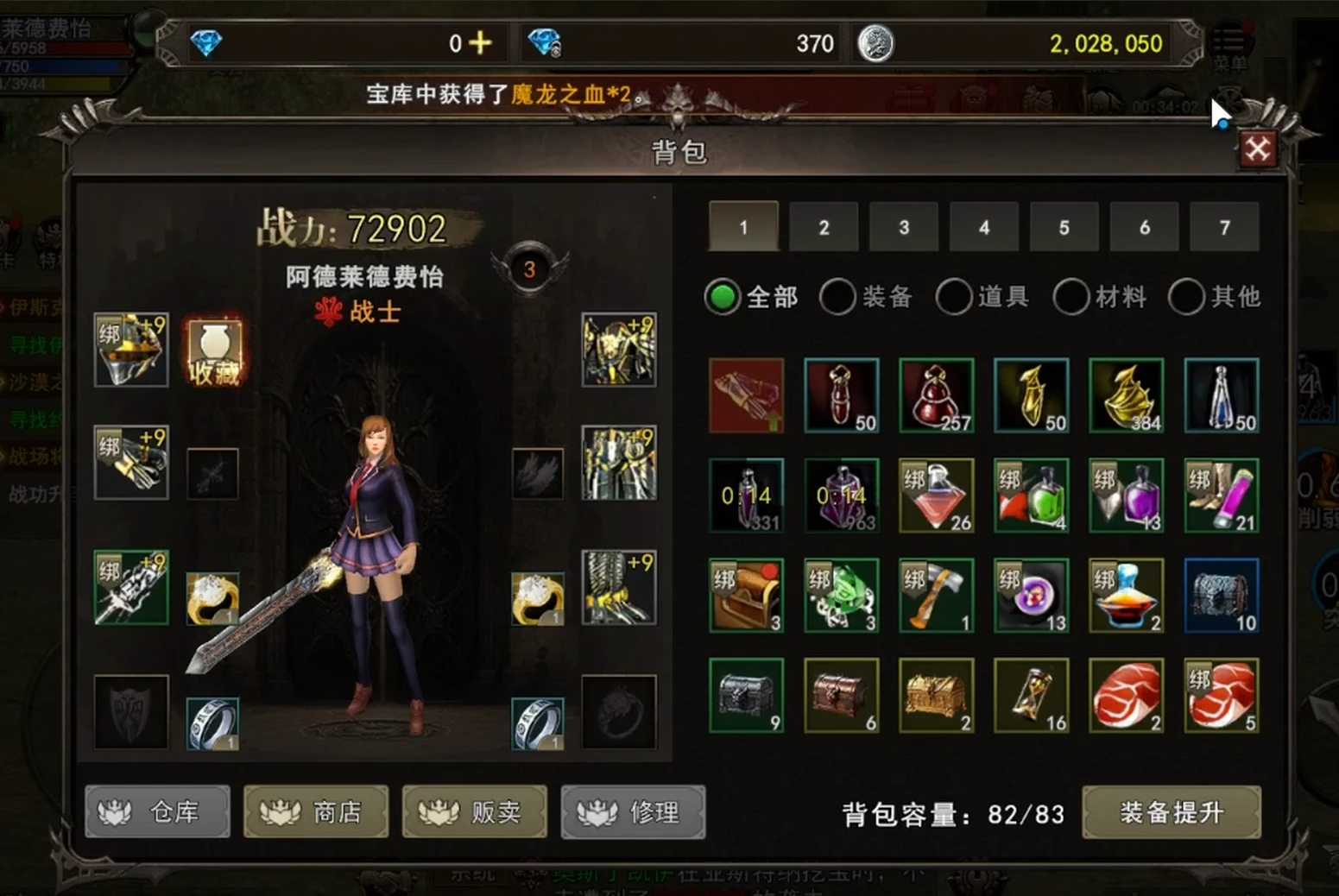Select the 全部 filter radio button
This screenshot has width=1339, height=896.
tap(722, 296)
